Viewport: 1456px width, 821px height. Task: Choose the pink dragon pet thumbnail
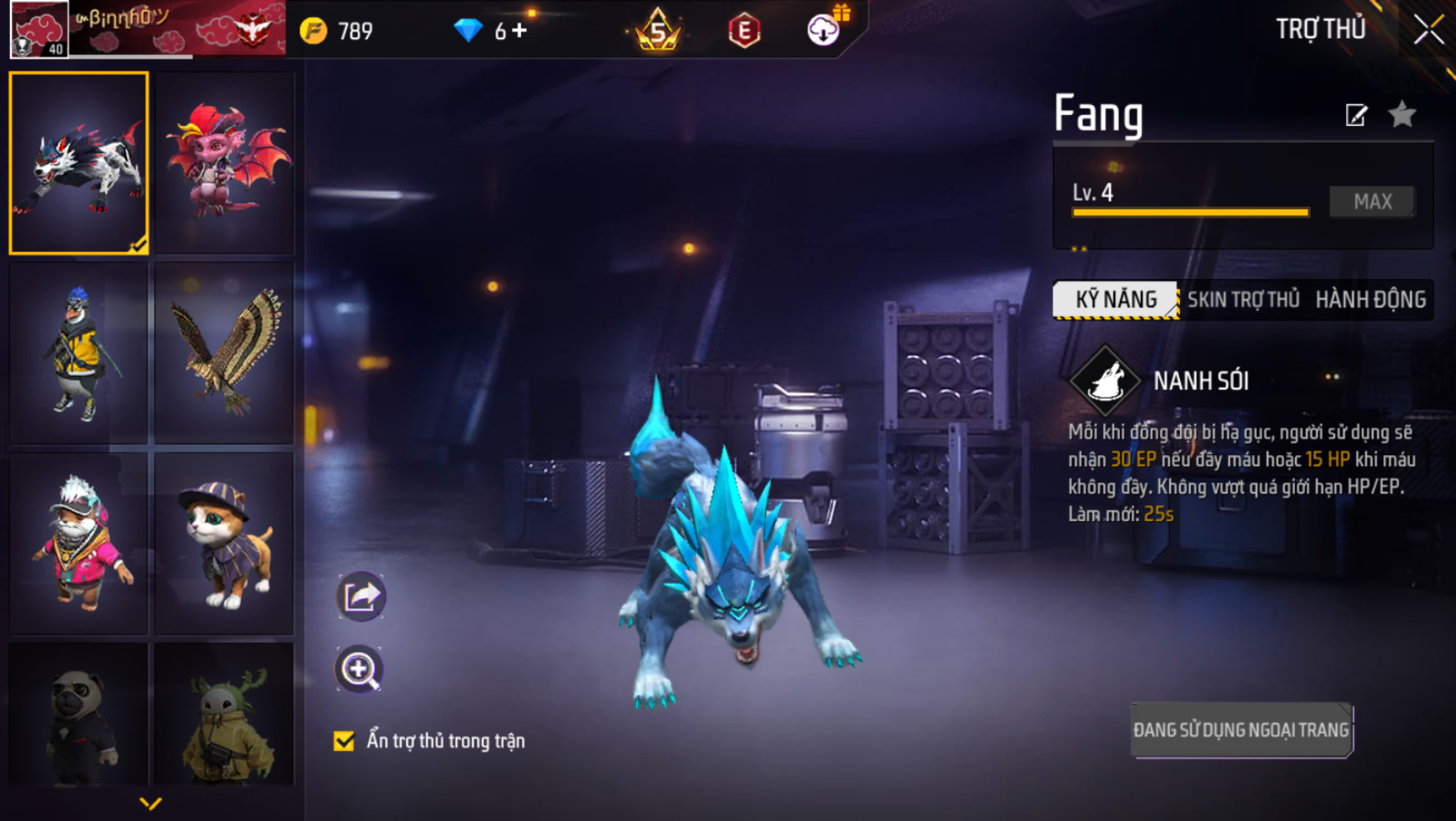coord(224,163)
